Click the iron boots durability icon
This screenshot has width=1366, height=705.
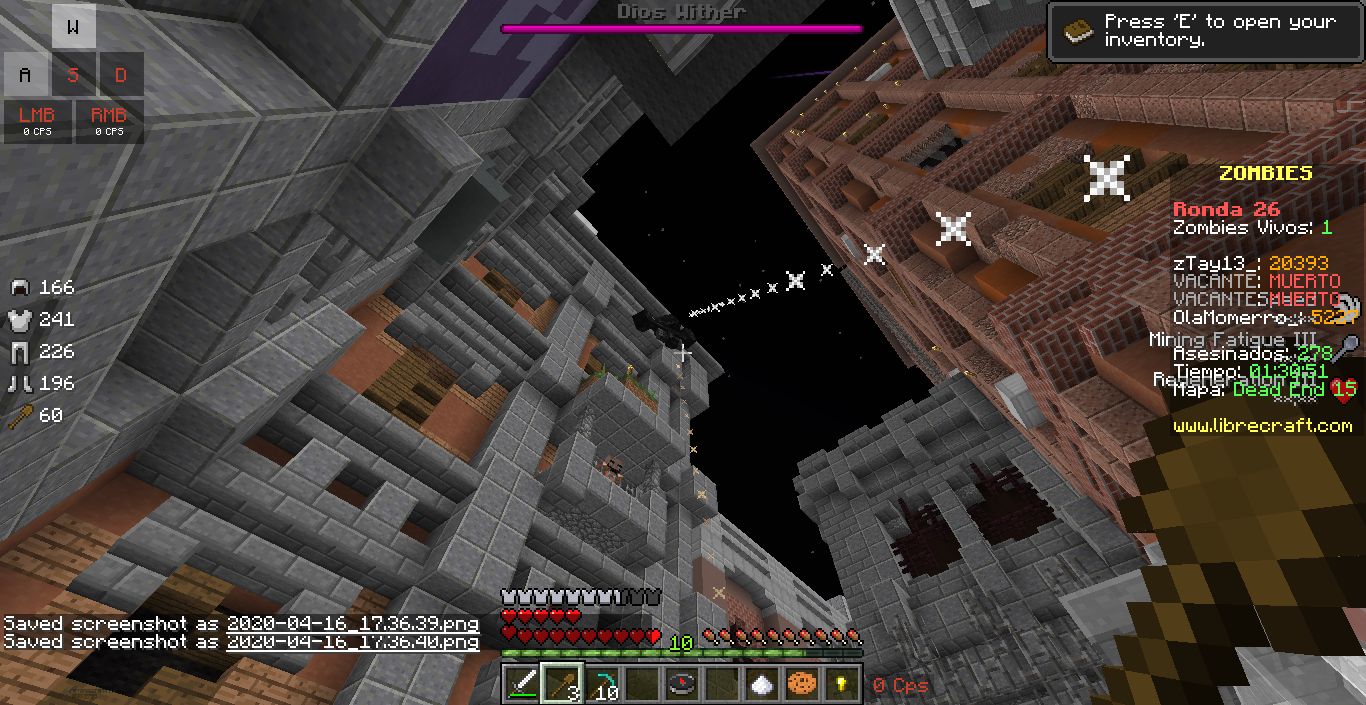pyautogui.click(x=20, y=383)
